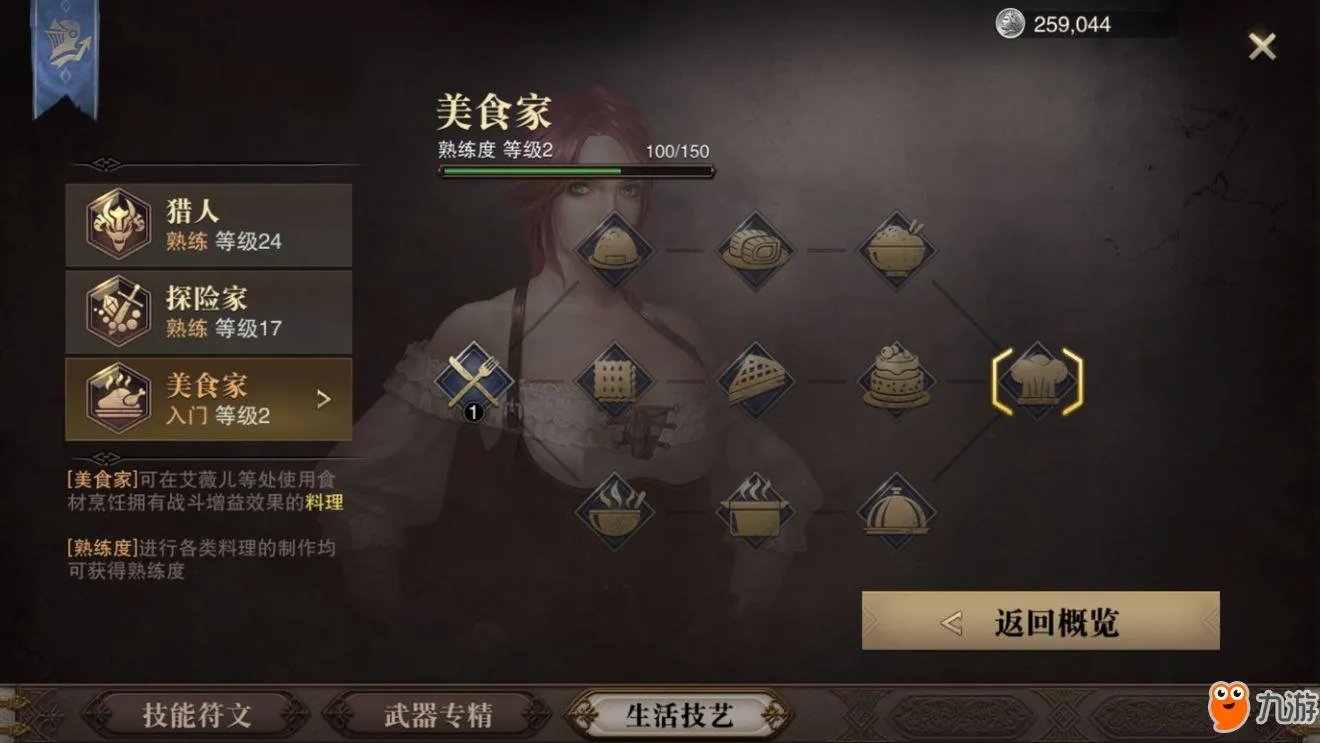1320x743 pixels.
Task: Select the layered sandwich recipe node
Action: tap(757, 383)
